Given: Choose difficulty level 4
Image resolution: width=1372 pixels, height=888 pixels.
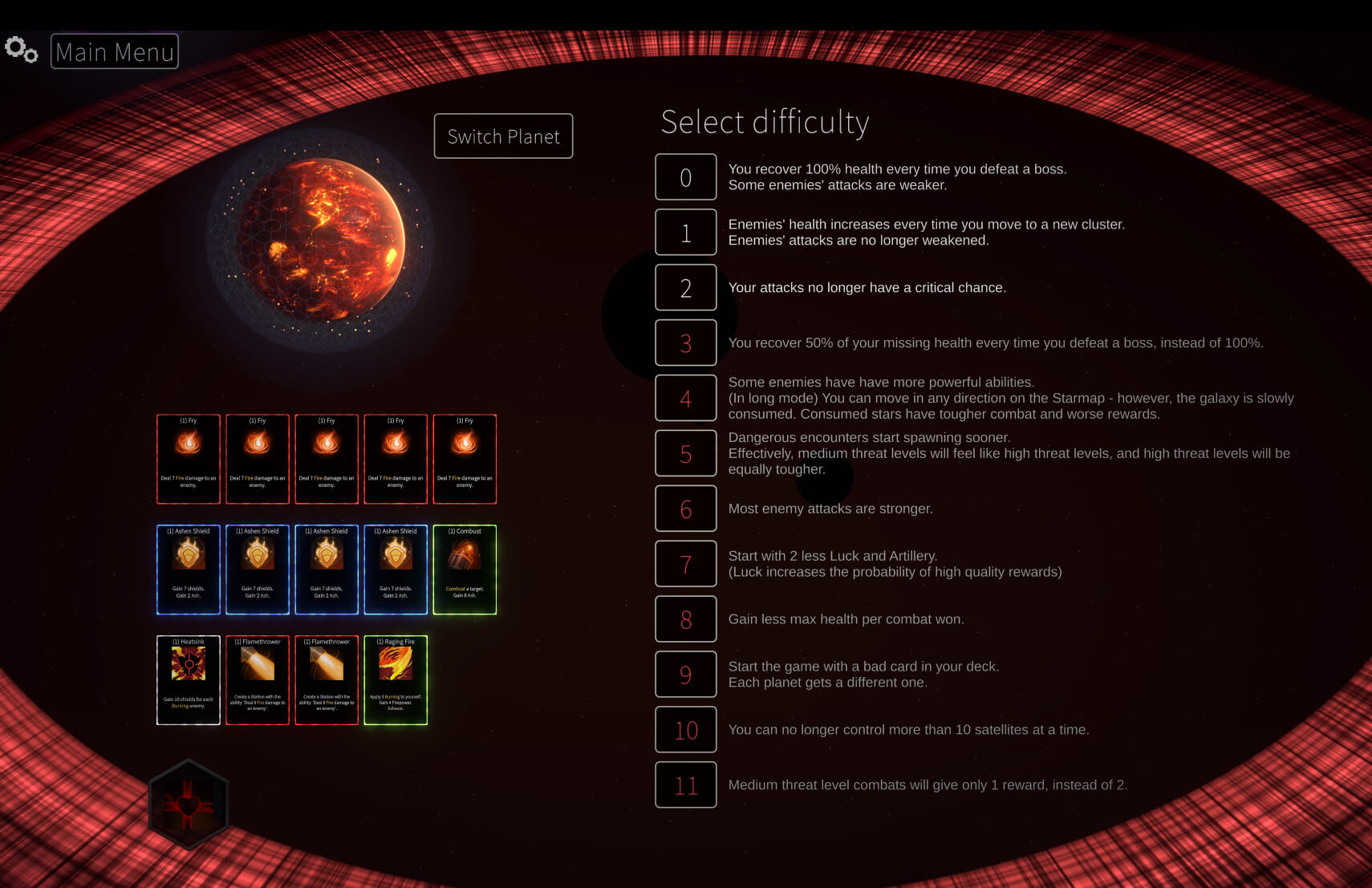Looking at the screenshot, I should (x=685, y=398).
